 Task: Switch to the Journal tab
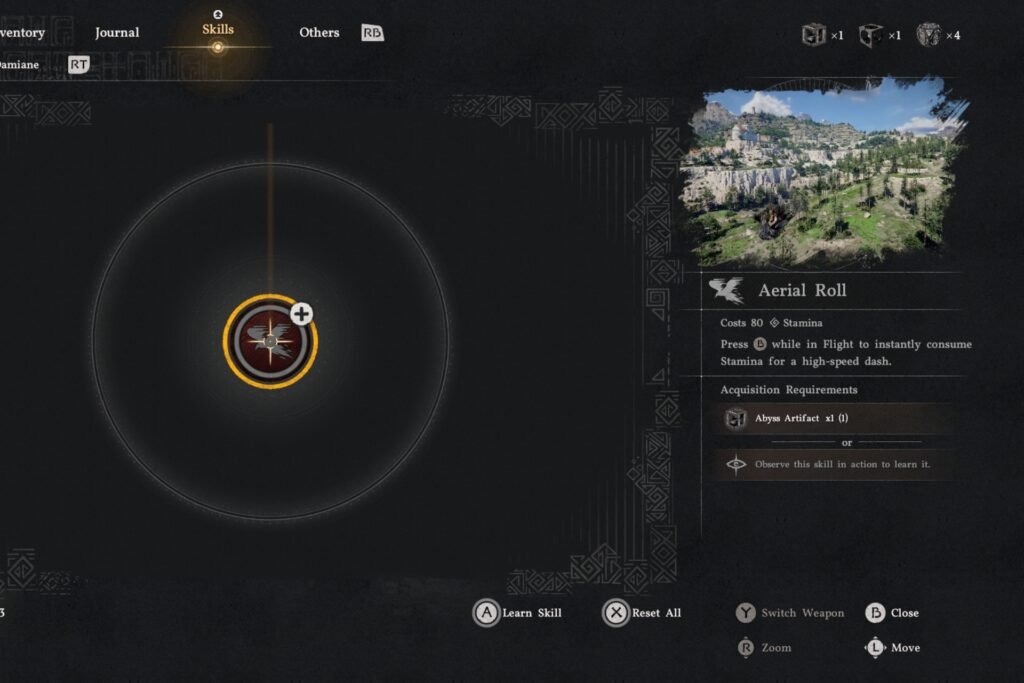tap(117, 32)
